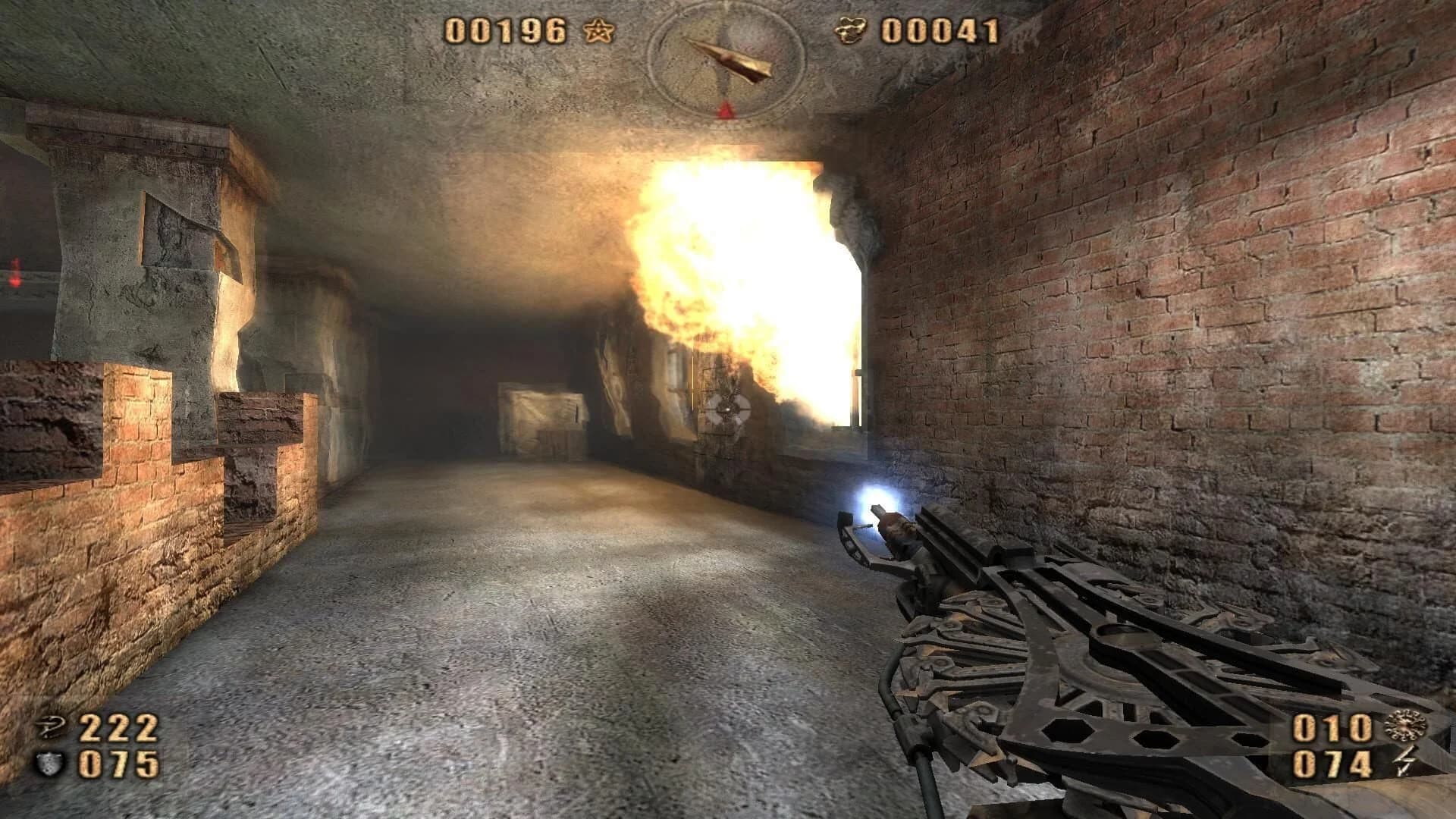Click the souls counter showing 00041
Image resolution: width=1456 pixels, height=819 pixels.
click(940, 32)
